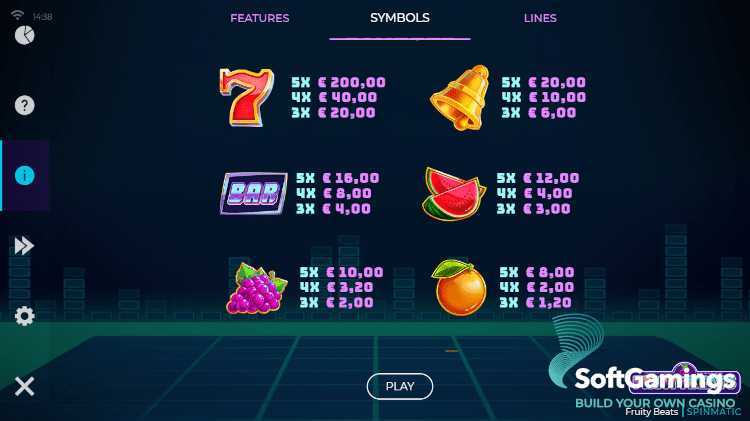Activate the fast-forward turbo icon
750x421 pixels.
tap(25, 245)
